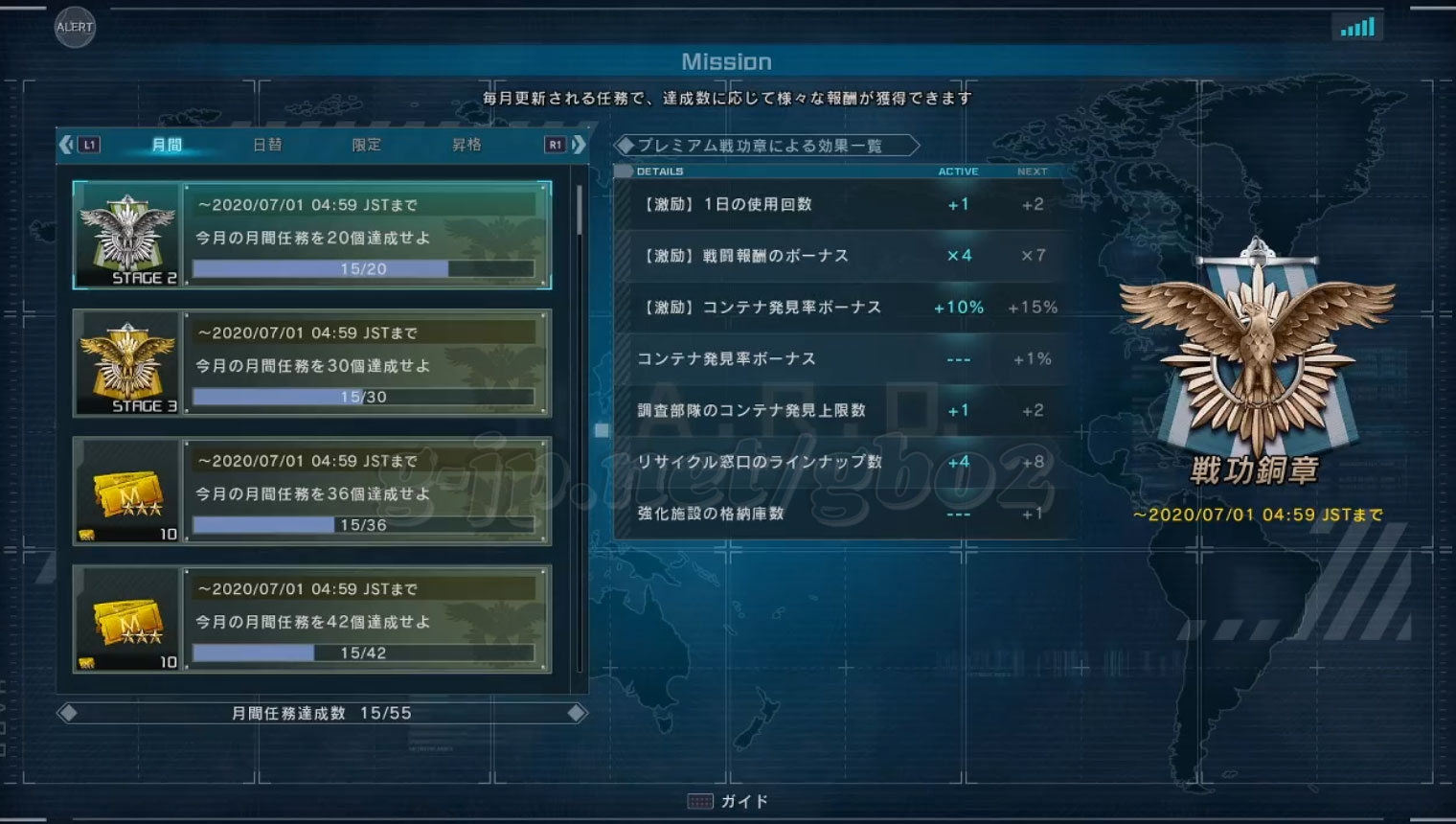The width and height of the screenshot is (1456, 824).
Task: Open the 日替 daily missions tab
Action: pos(267,145)
